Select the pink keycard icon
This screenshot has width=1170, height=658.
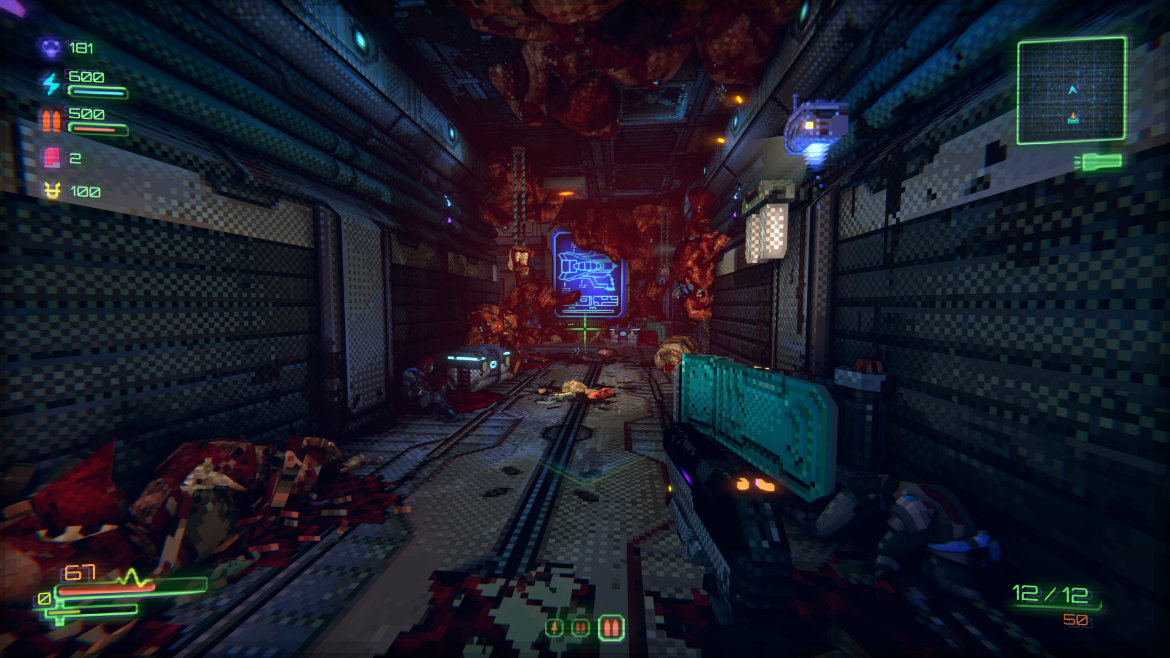[50, 157]
